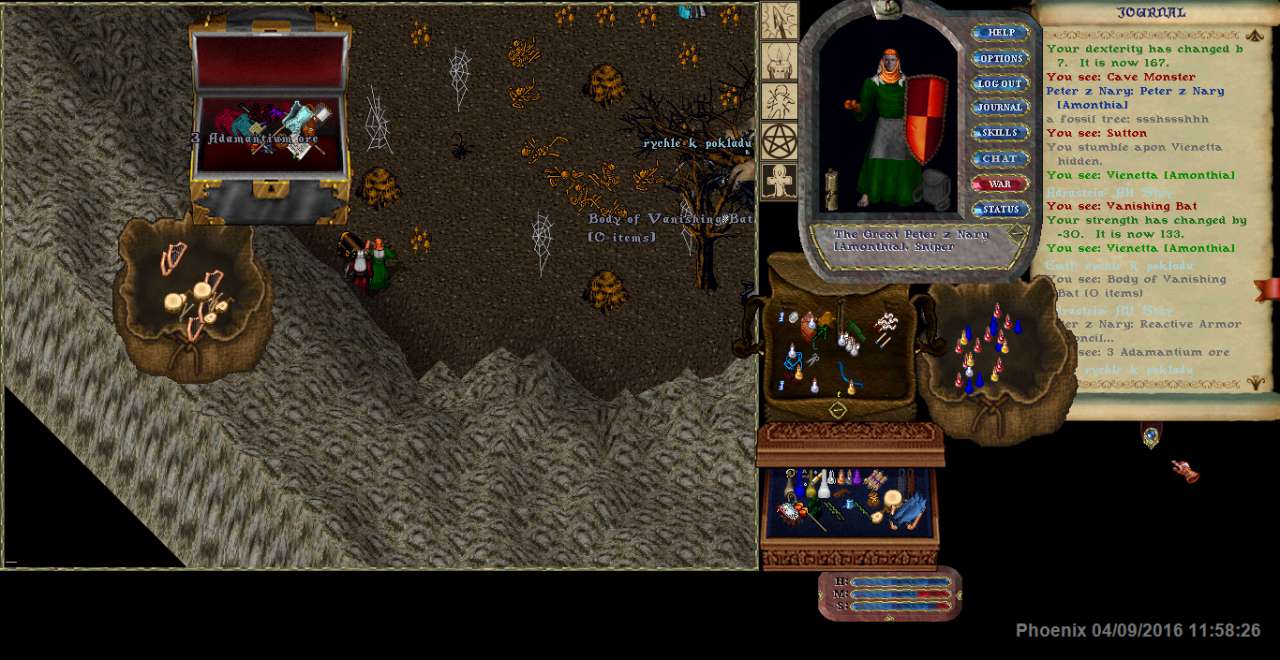Open the CHAT window
1280x660 pixels.
[1000, 159]
